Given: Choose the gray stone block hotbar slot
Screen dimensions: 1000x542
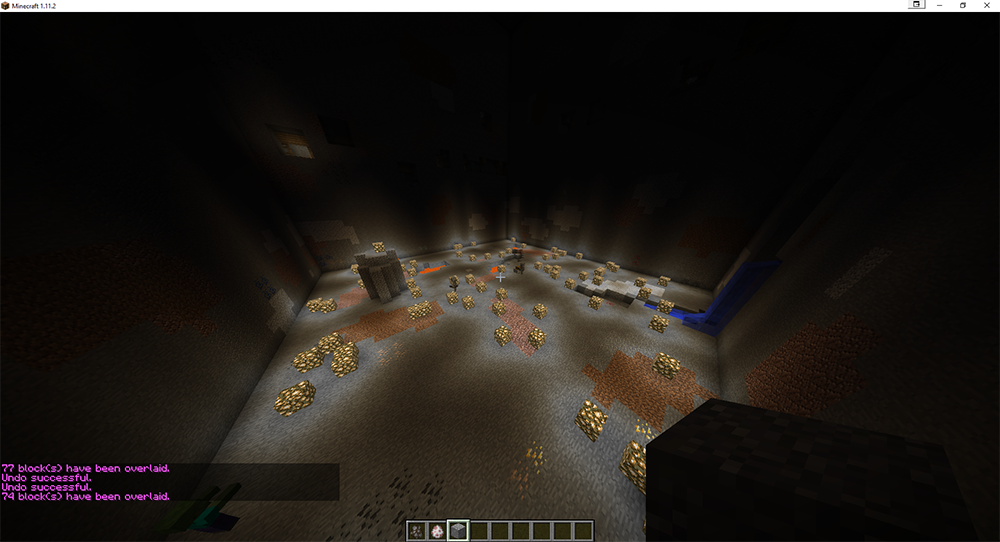Looking at the screenshot, I should pyautogui.click(x=457, y=531).
